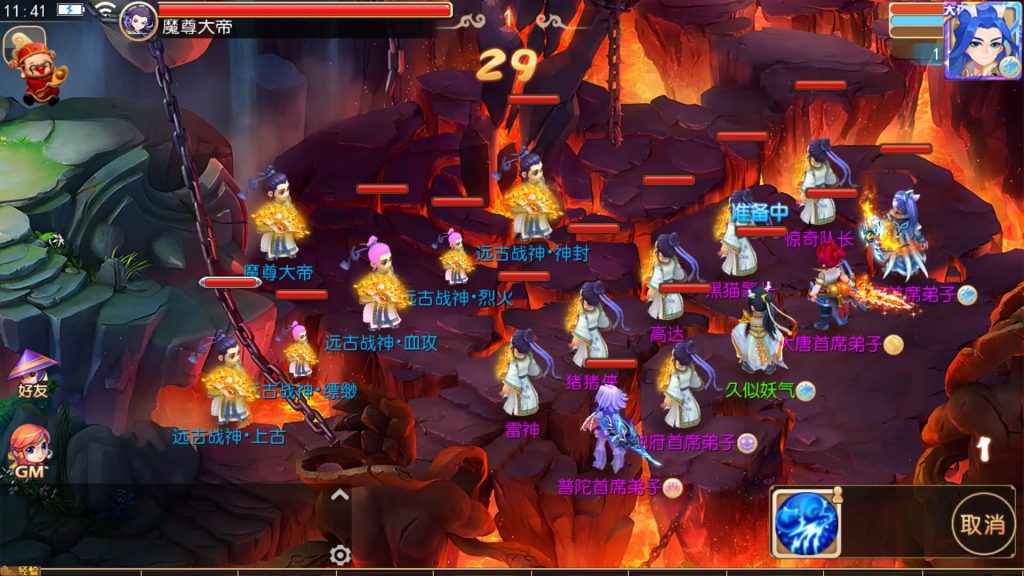This screenshot has width=1024, height=576.
Task: Select the blue lightning orb skill icon
Action: point(805,522)
